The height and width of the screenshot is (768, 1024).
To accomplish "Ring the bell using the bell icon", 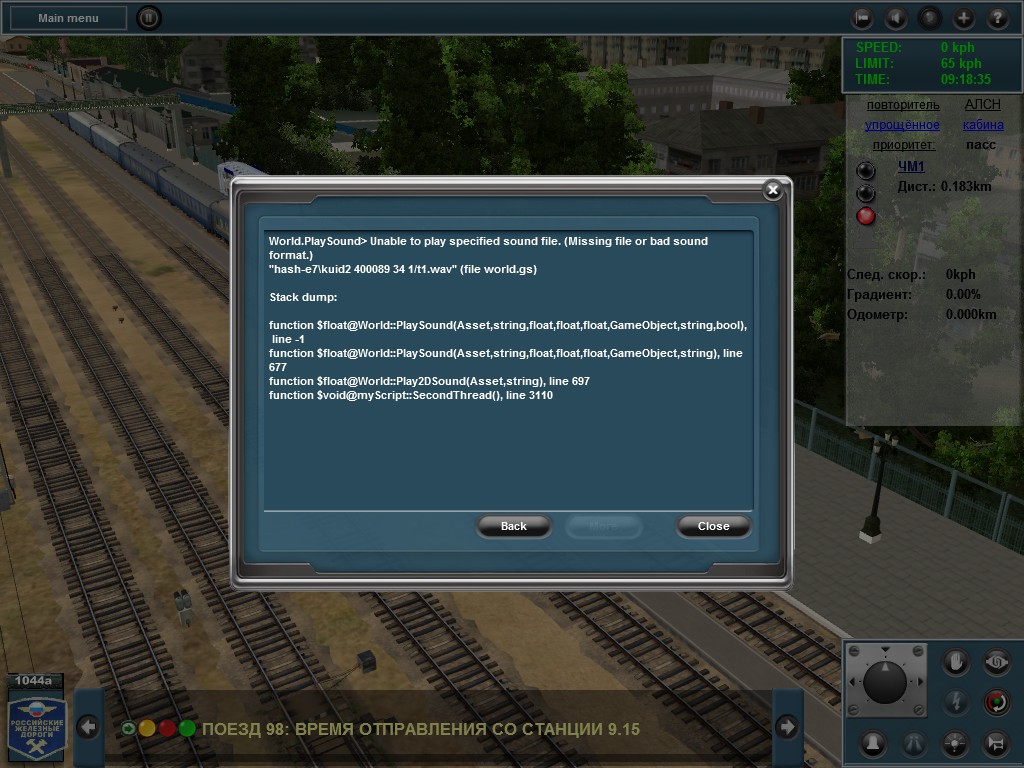I will coord(873,743).
